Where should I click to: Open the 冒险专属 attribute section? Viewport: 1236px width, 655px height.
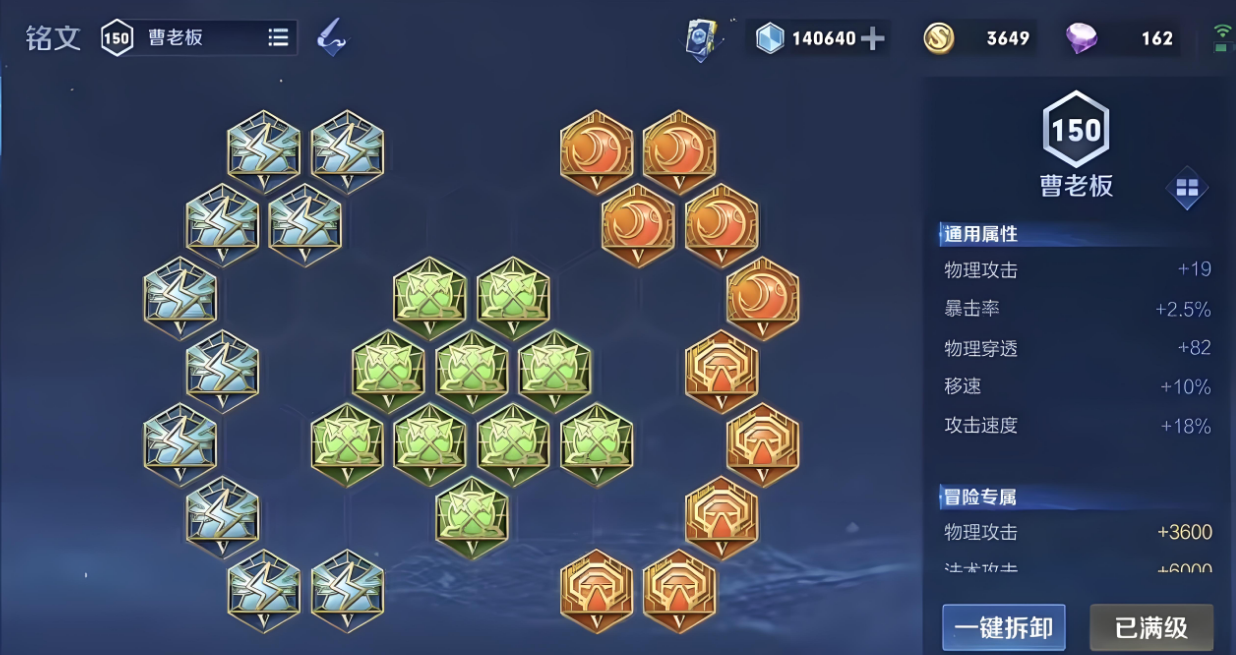pos(981,496)
